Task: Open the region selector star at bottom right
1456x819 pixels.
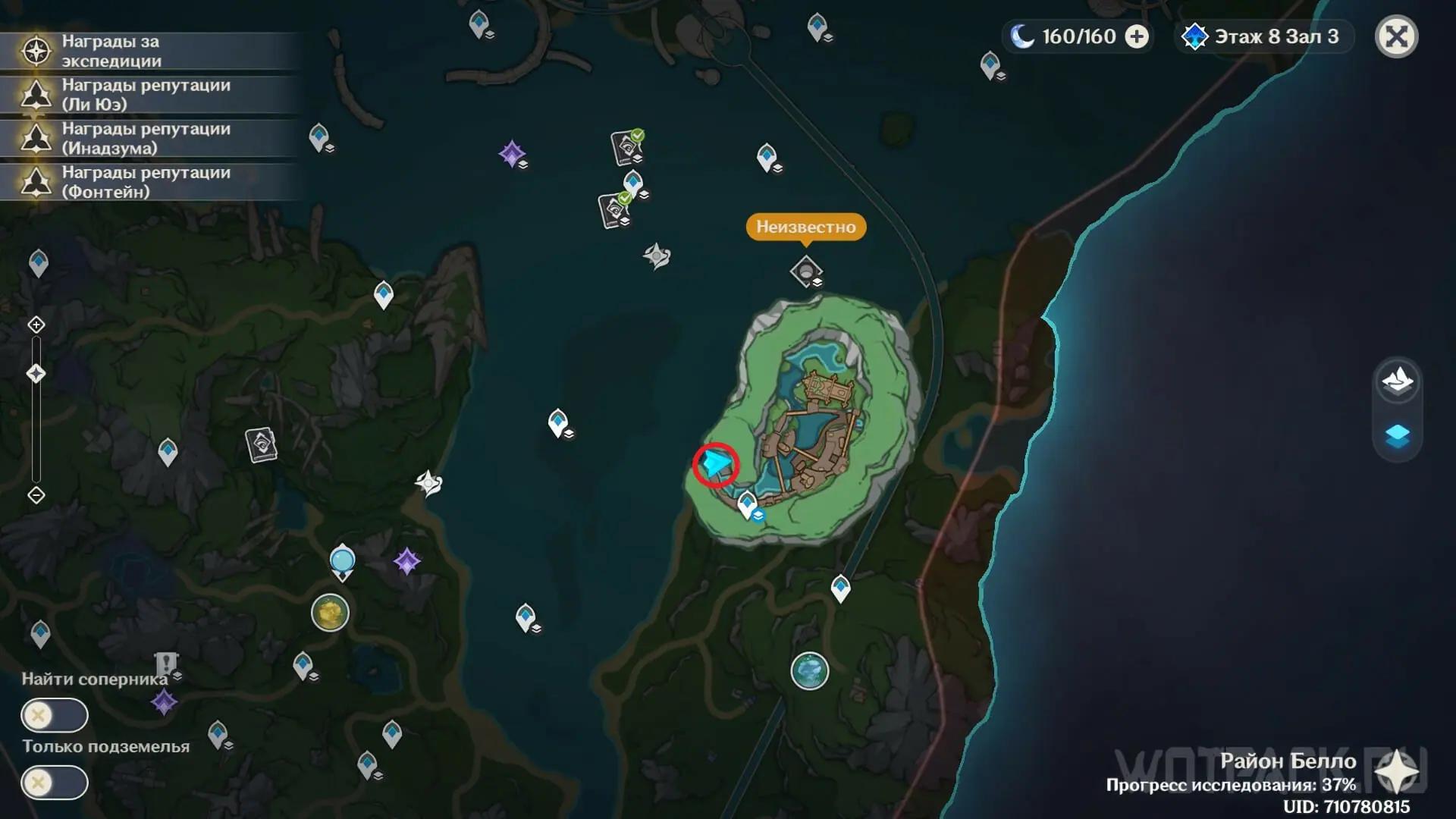Action: click(1396, 773)
